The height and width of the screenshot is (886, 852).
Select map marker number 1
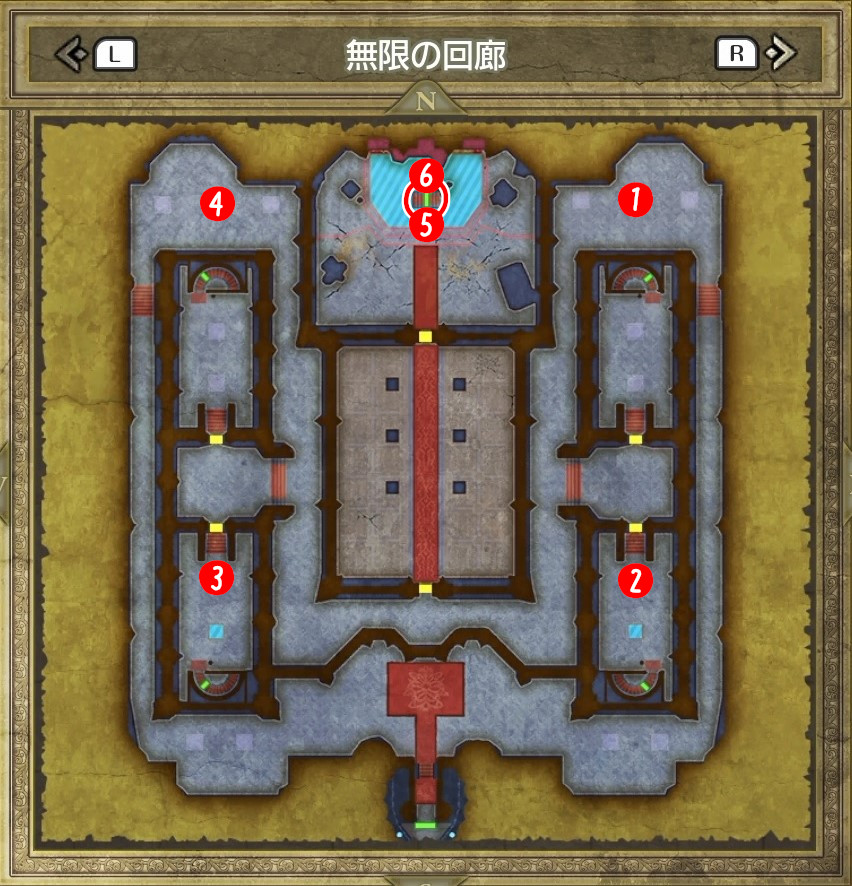click(x=634, y=199)
